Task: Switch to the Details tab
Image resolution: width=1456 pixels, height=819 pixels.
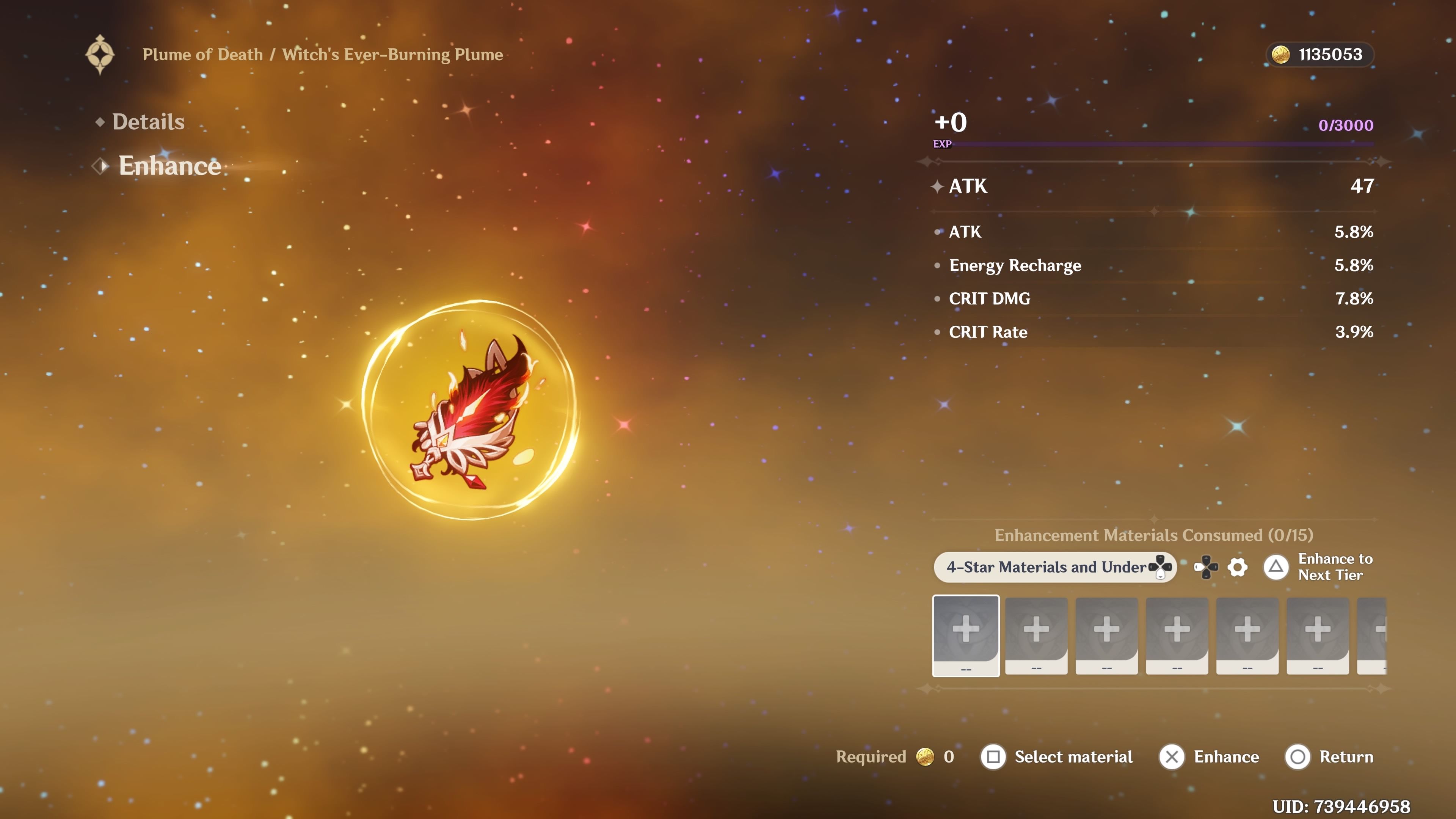Action: (x=148, y=122)
